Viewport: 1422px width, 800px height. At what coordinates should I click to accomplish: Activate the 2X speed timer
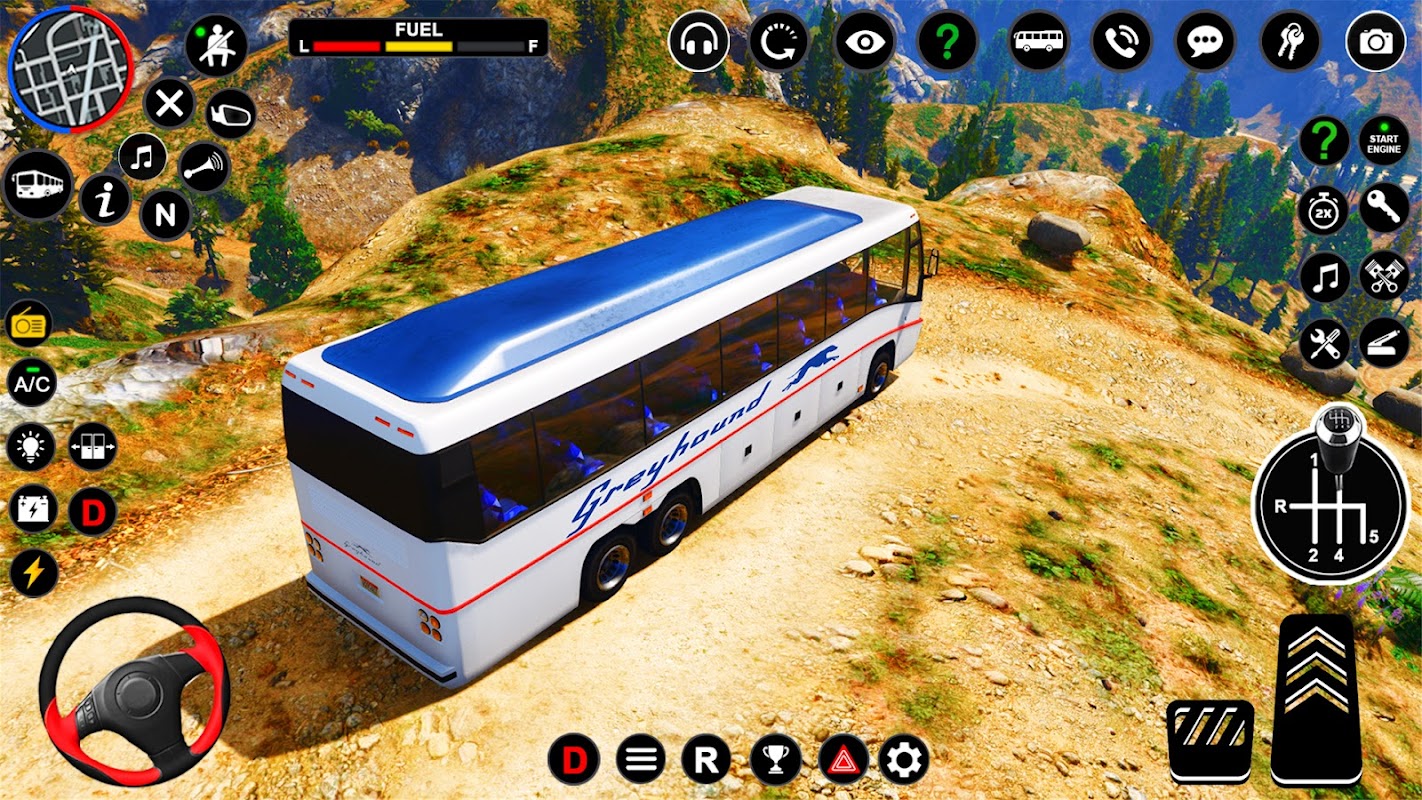click(1324, 211)
